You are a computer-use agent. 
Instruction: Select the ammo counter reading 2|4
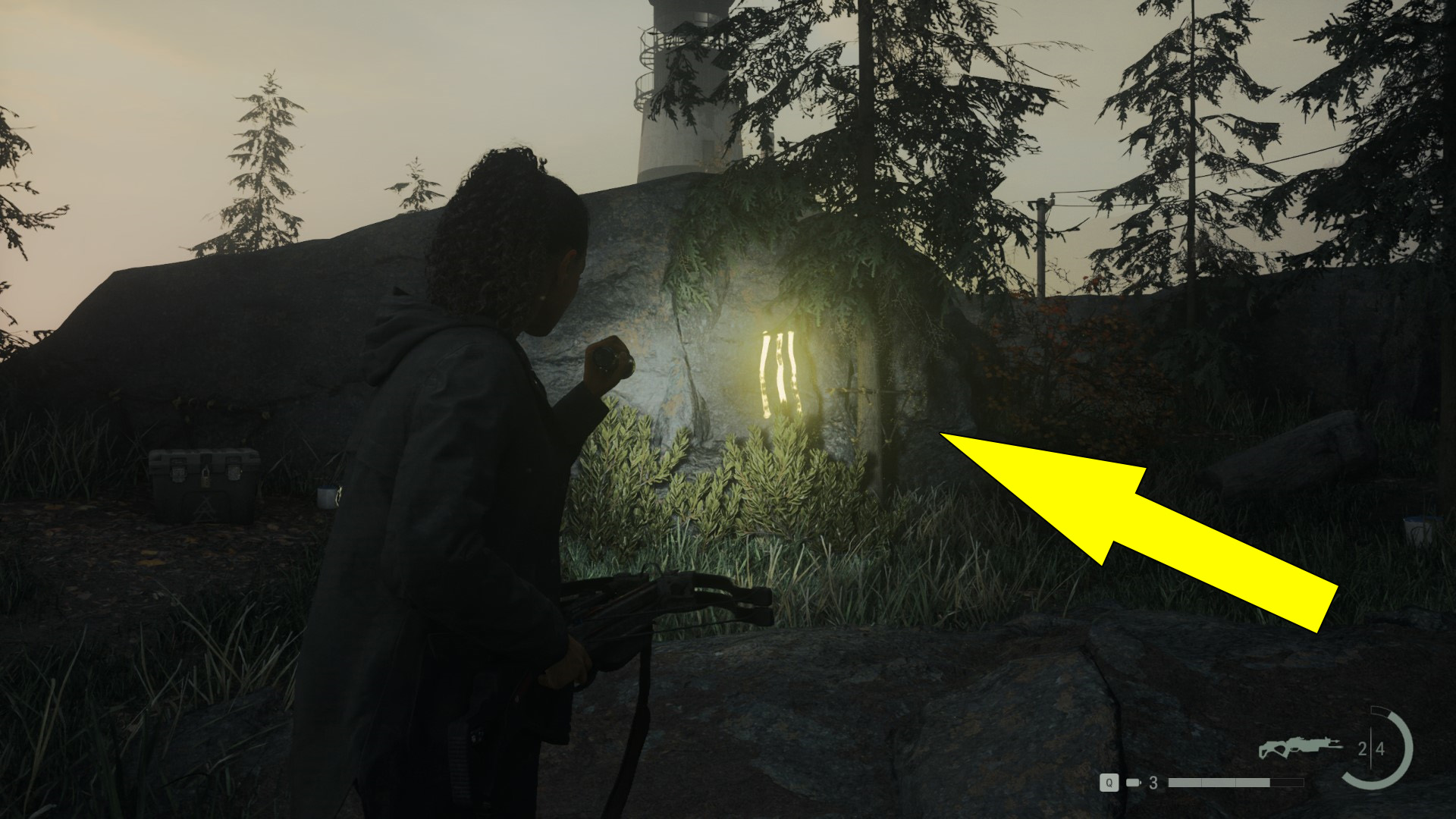1372,747
